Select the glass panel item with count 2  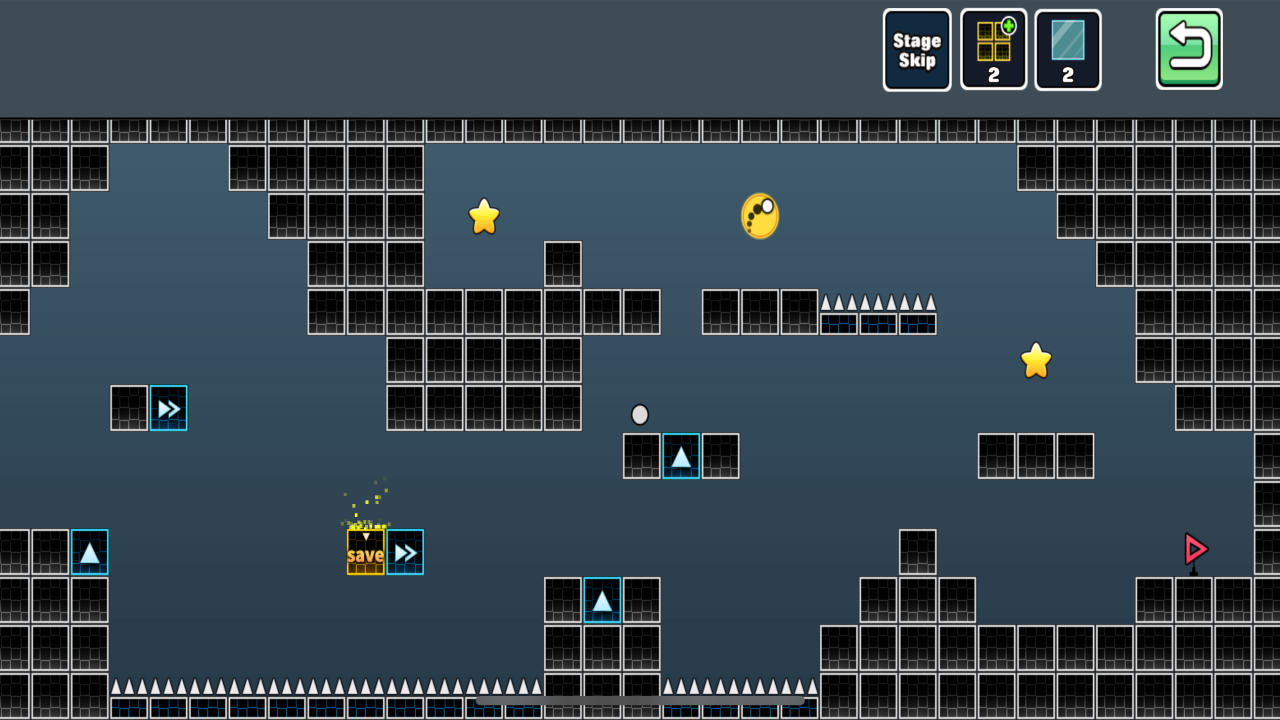point(1068,50)
